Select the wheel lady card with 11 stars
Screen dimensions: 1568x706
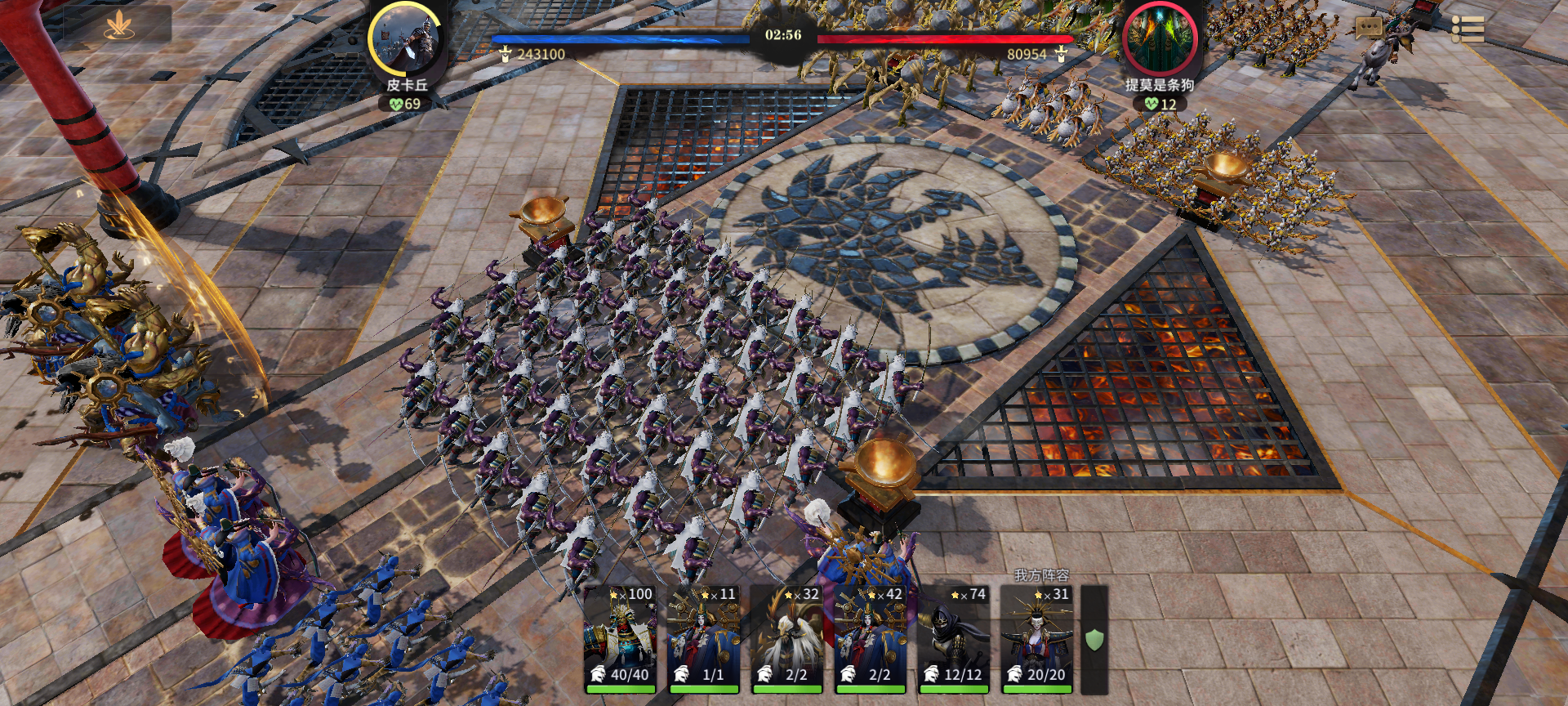click(704, 638)
